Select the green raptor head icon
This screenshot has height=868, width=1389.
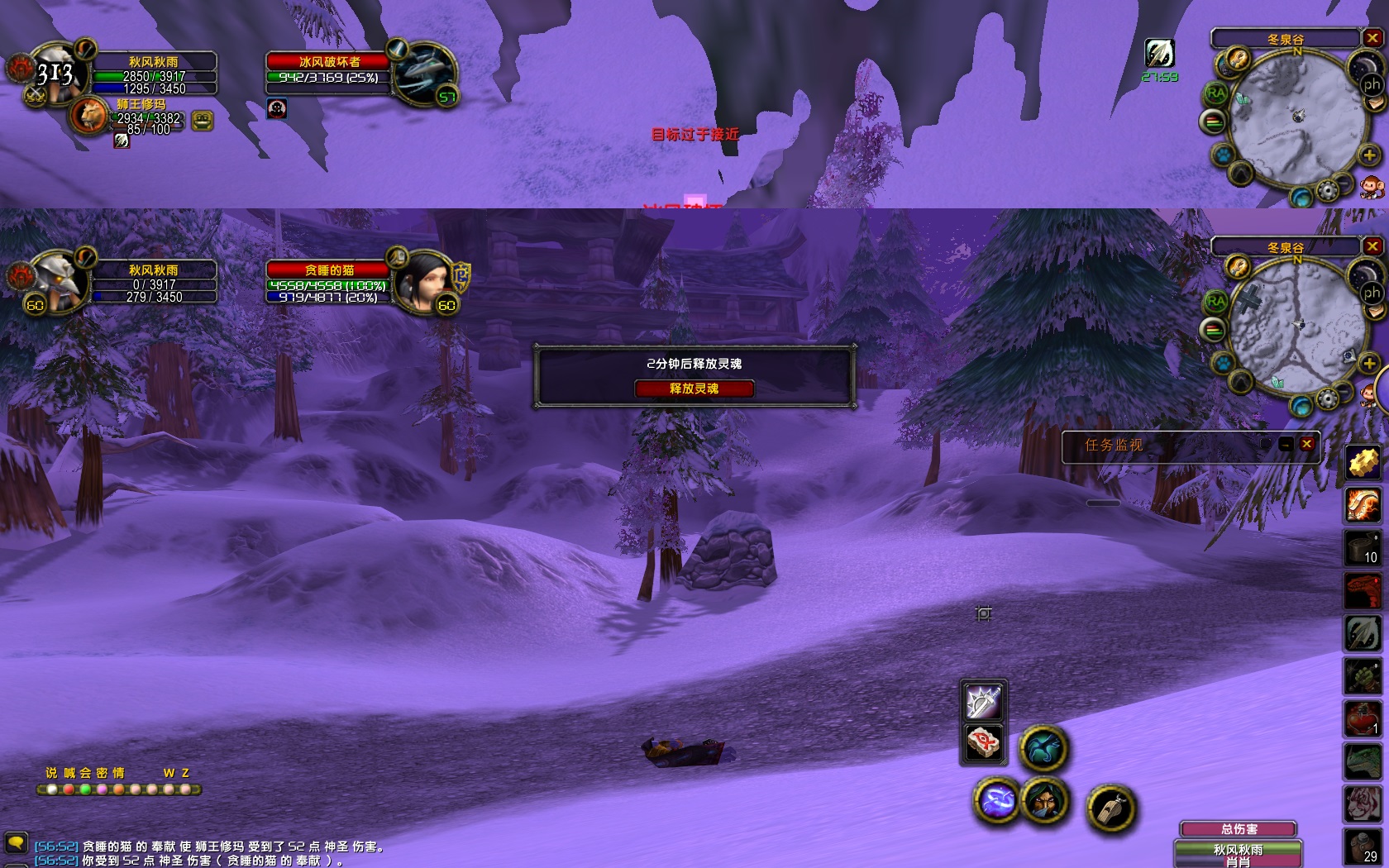(x=1363, y=761)
